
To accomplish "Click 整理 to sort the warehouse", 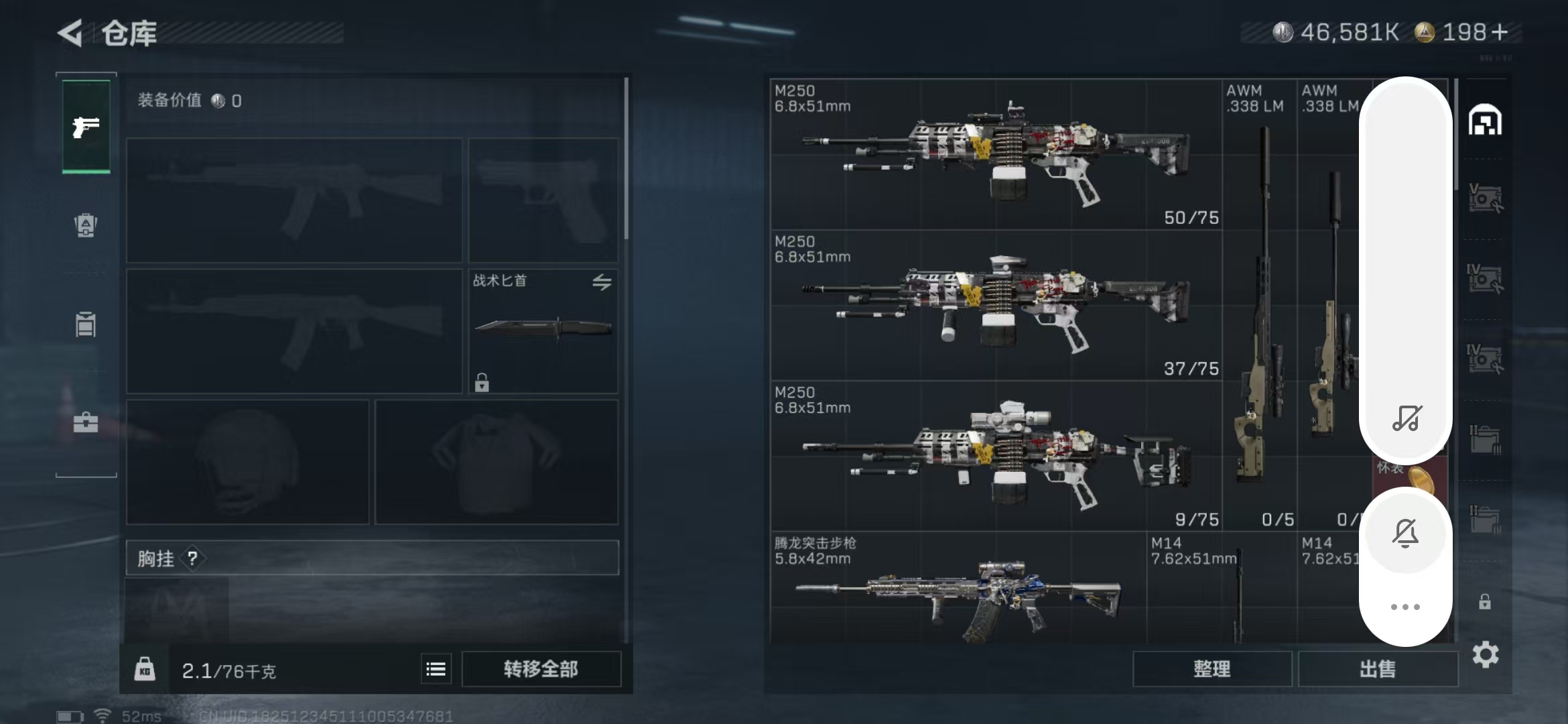I will click(x=1212, y=668).
